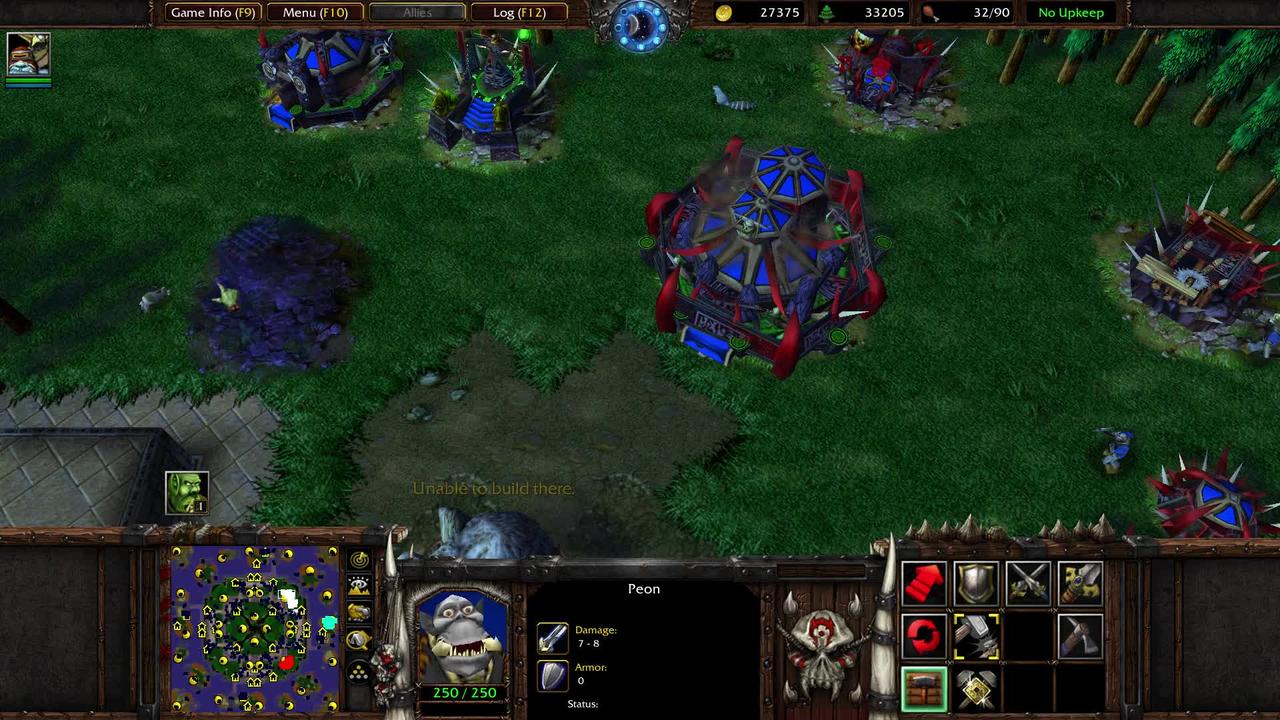Open the Menu (F10)
This screenshot has height=720, width=1280.
click(x=314, y=12)
